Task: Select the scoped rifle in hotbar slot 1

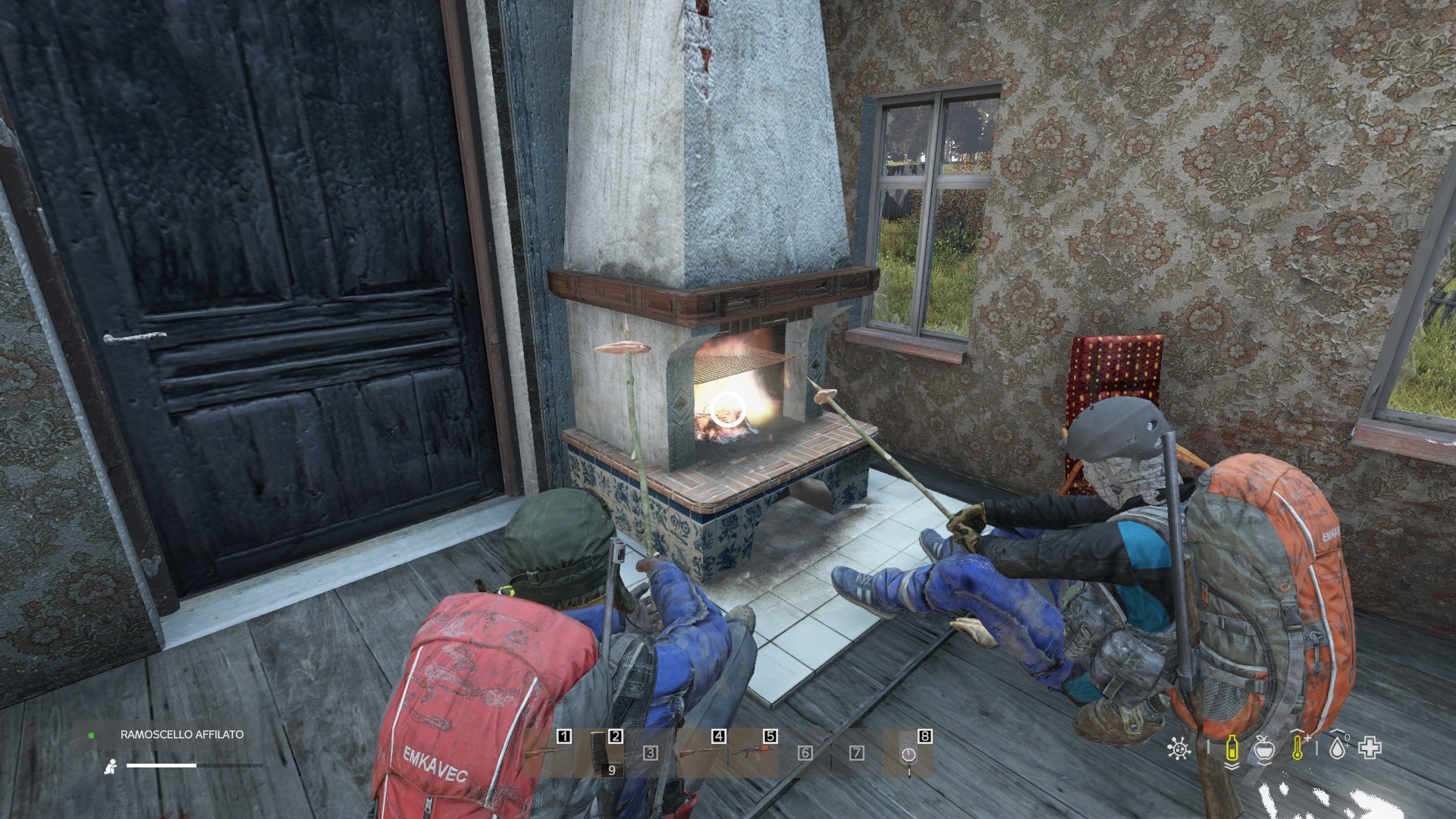Action: point(548,752)
